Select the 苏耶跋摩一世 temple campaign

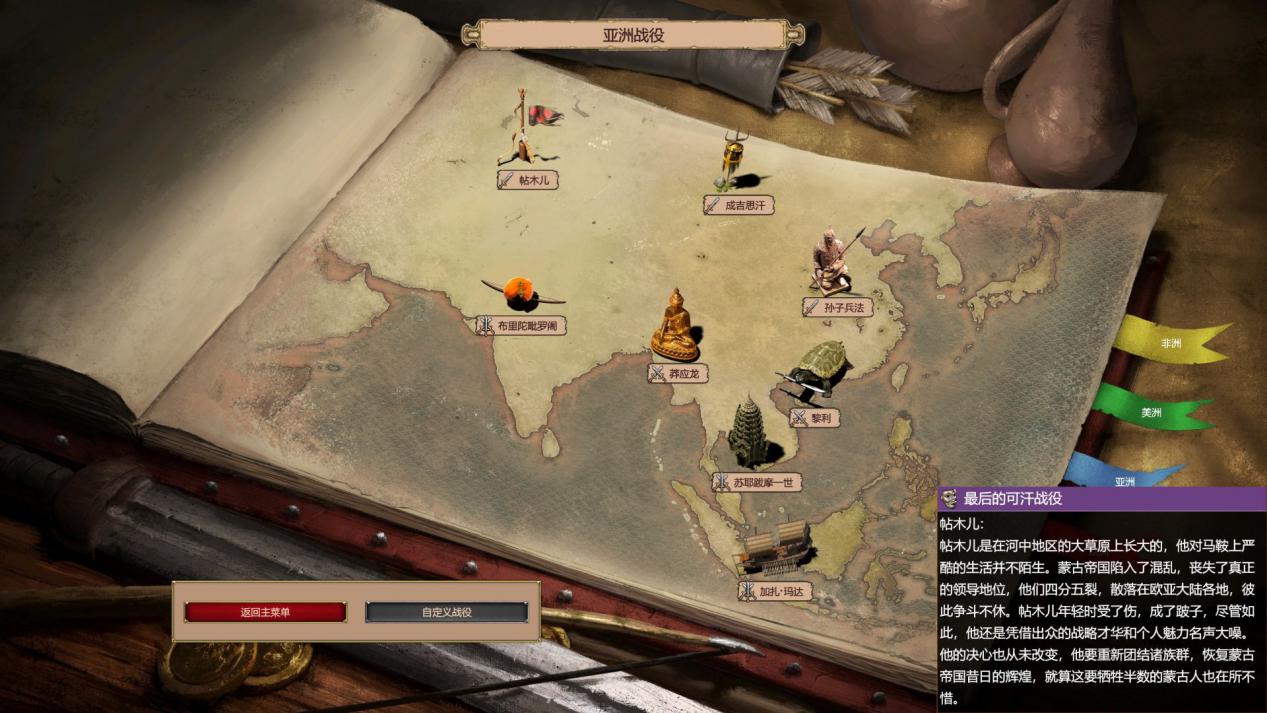coord(757,482)
